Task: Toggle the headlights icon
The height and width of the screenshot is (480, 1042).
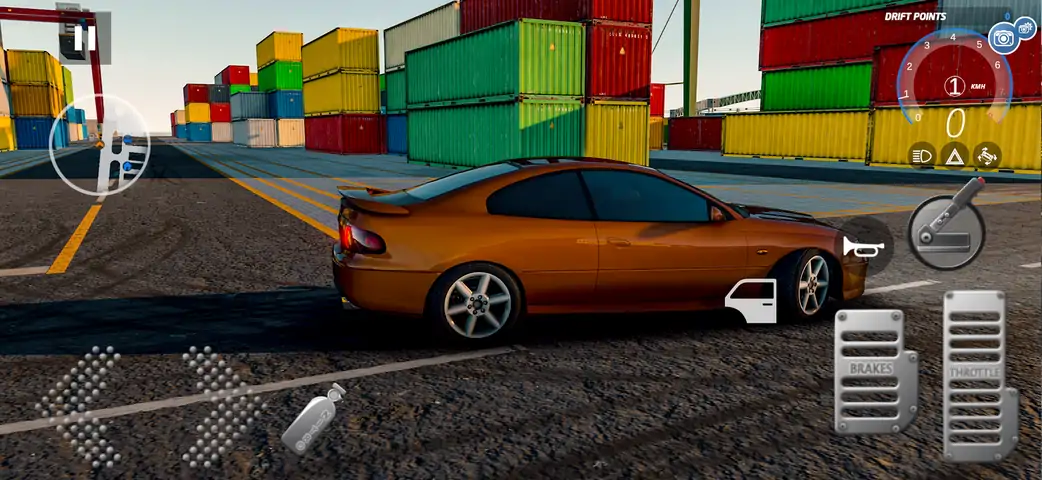Action: (x=922, y=155)
